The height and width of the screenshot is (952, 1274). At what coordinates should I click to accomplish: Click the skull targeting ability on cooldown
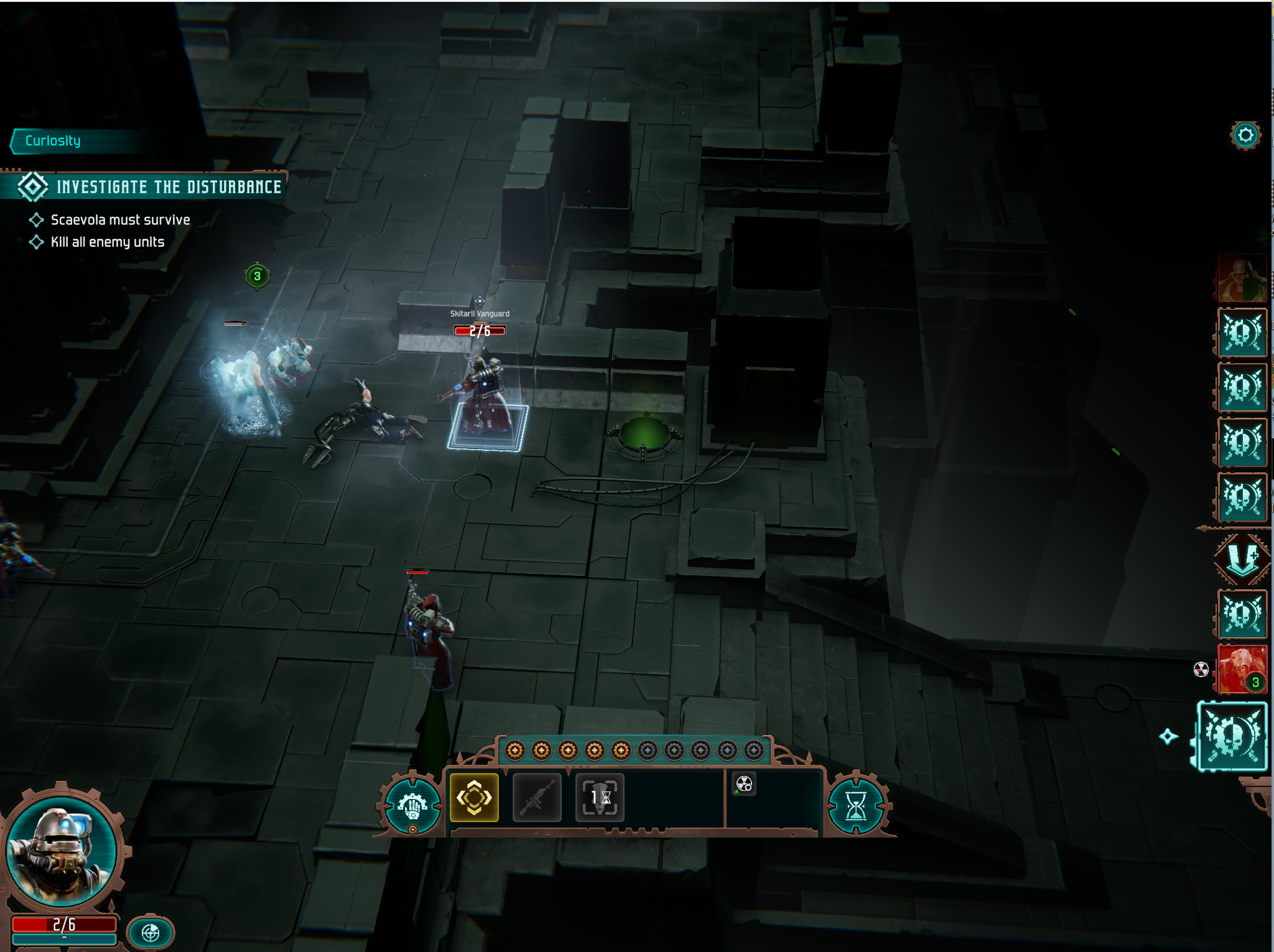[600, 798]
